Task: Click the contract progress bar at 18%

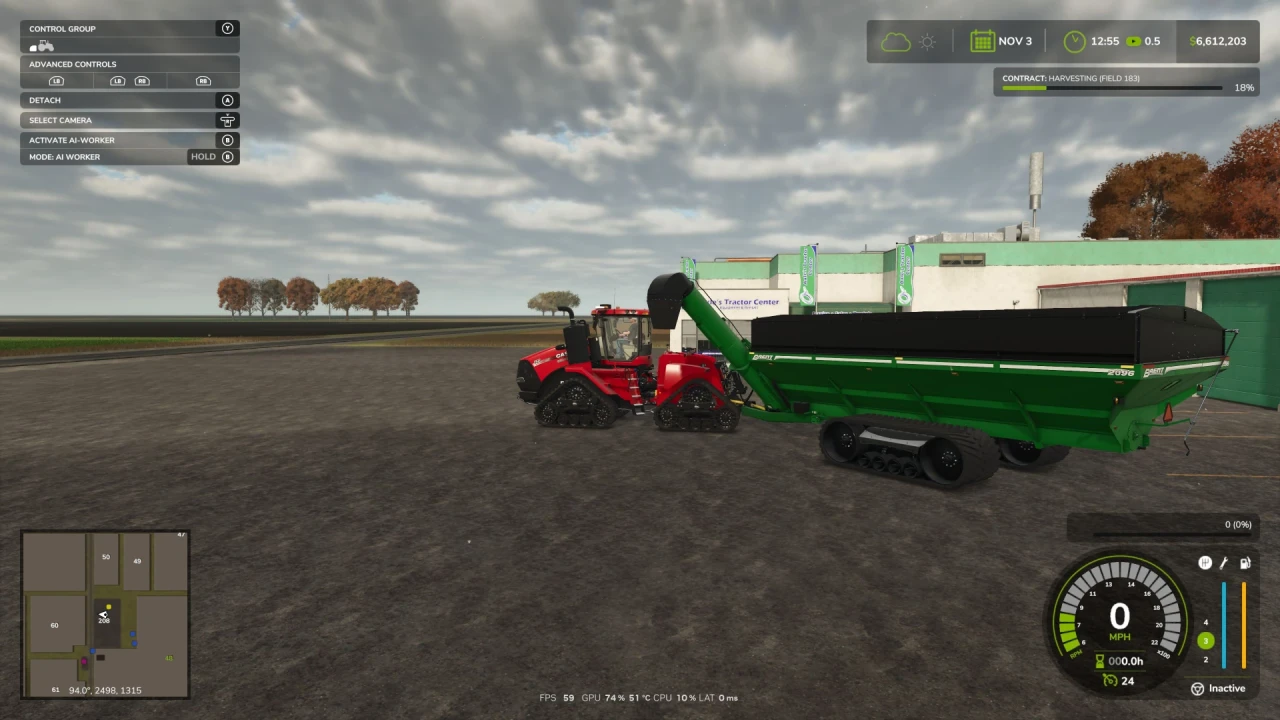Action: point(1110,88)
